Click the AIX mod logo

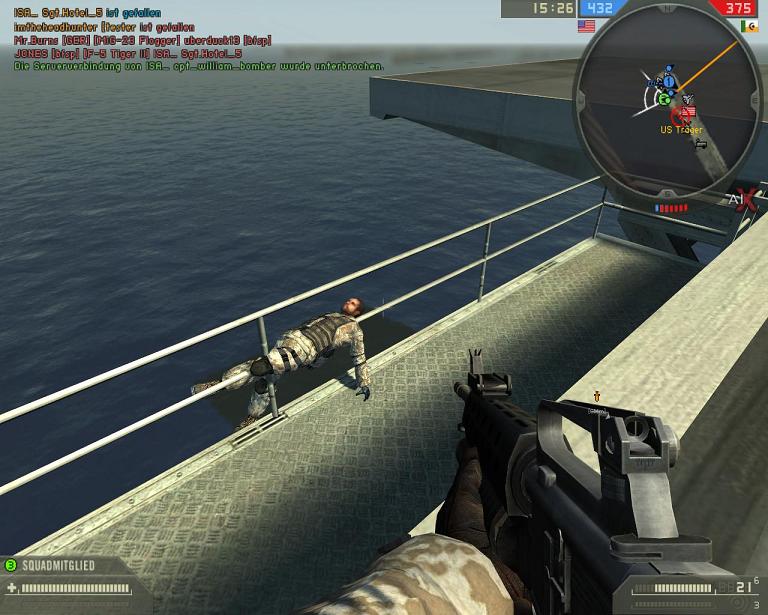point(740,198)
